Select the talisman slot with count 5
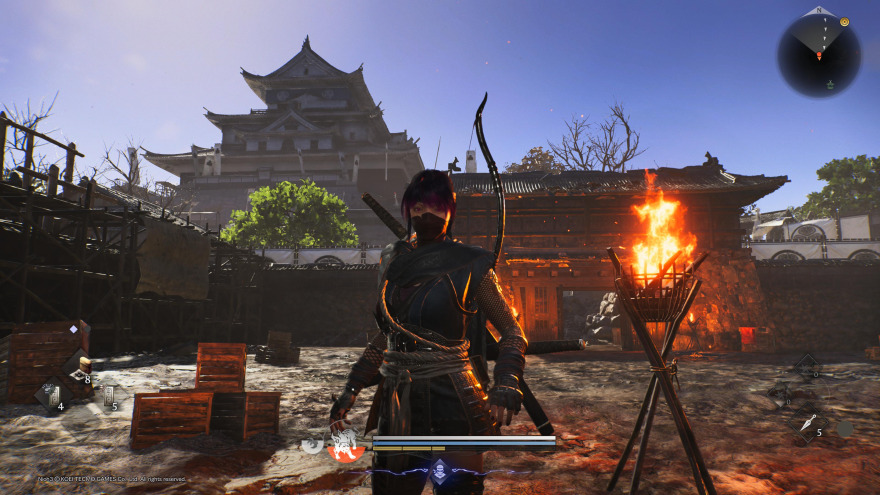Image resolution: width=880 pixels, height=495 pixels. (x=107, y=395)
